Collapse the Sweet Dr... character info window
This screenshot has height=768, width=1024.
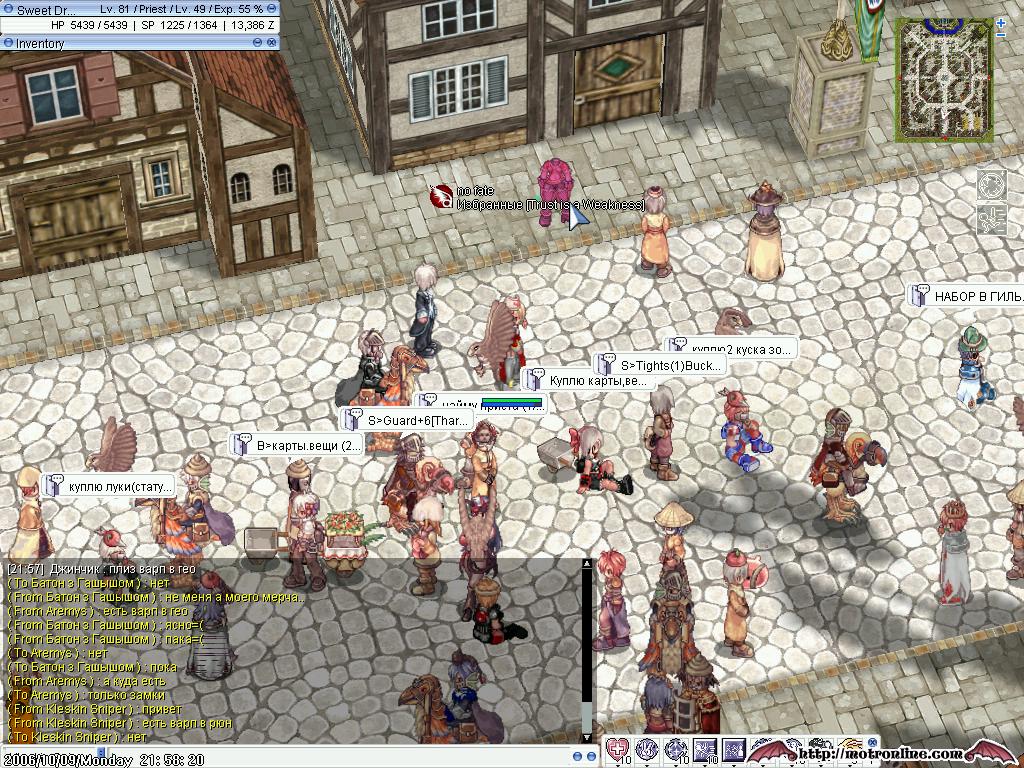(x=272, y=9)
